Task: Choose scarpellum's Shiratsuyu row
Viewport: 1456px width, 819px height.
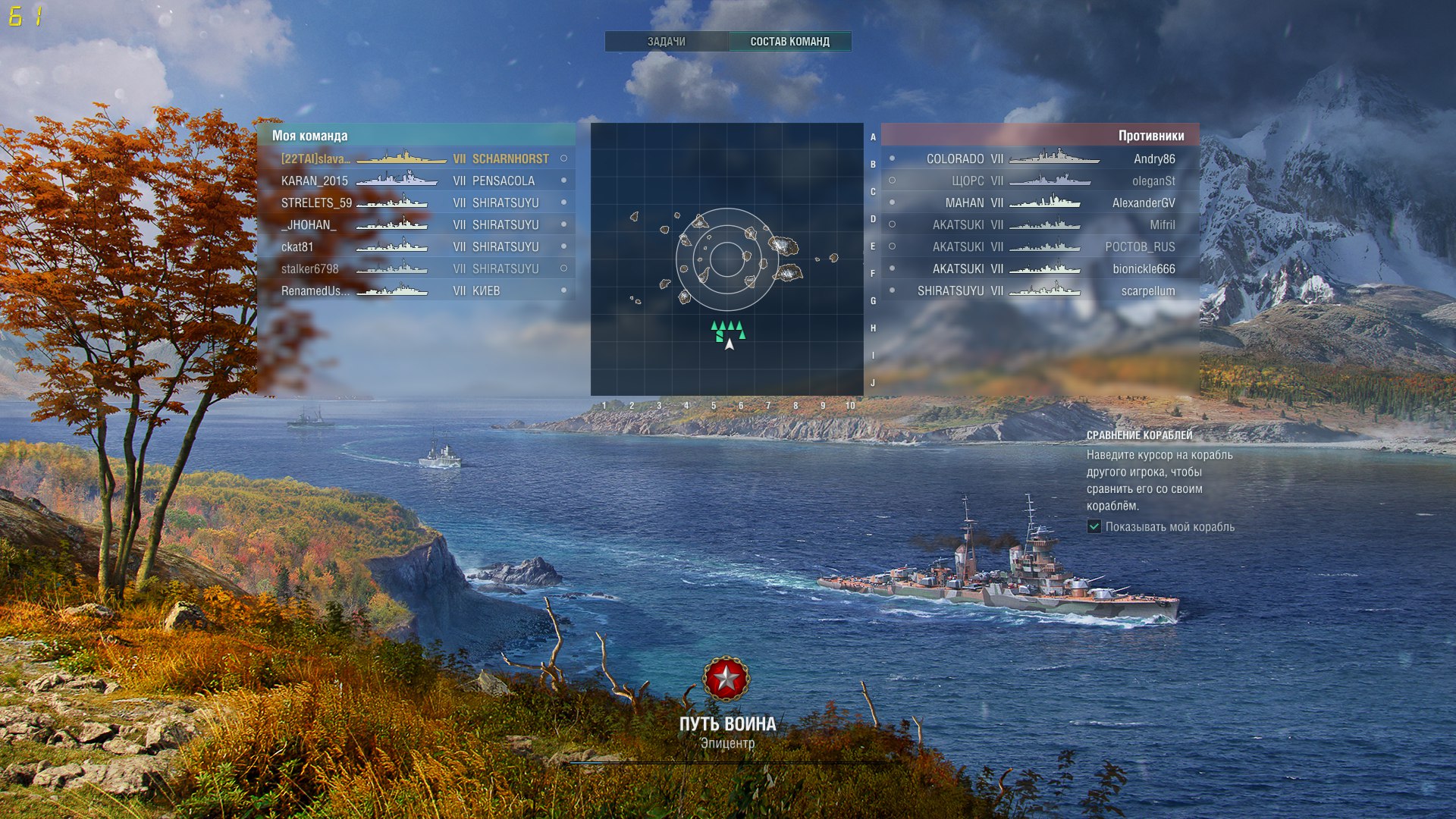Action: click(1039, 290)
